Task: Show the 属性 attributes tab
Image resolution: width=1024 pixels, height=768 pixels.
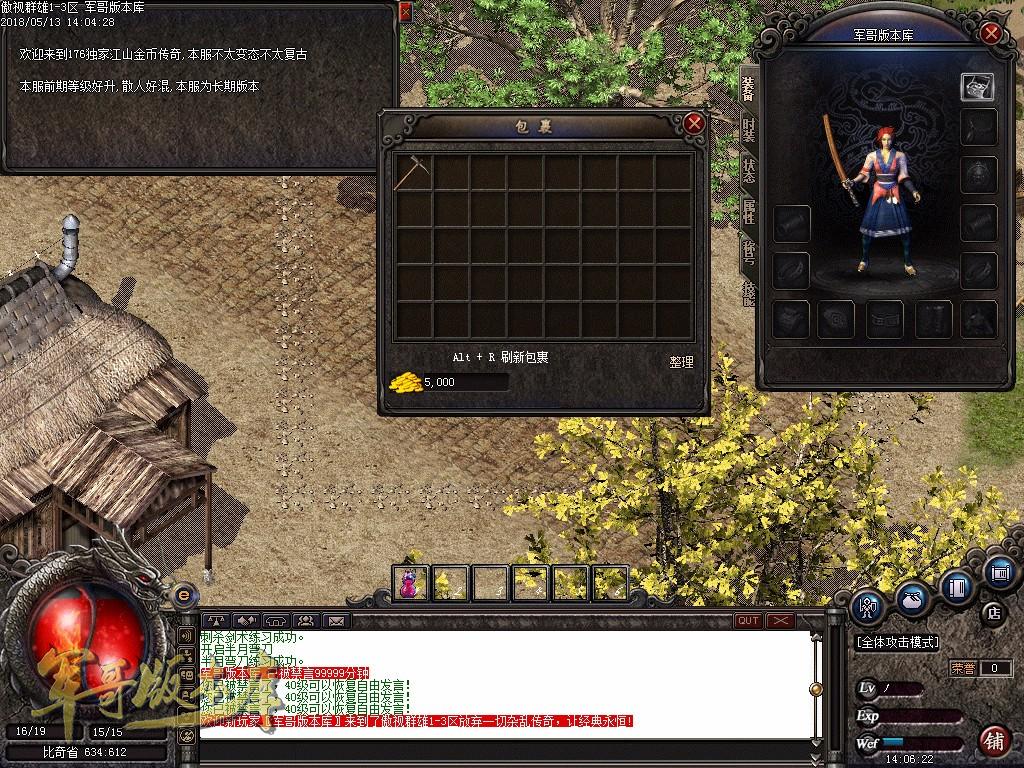Action: [748, 211]
